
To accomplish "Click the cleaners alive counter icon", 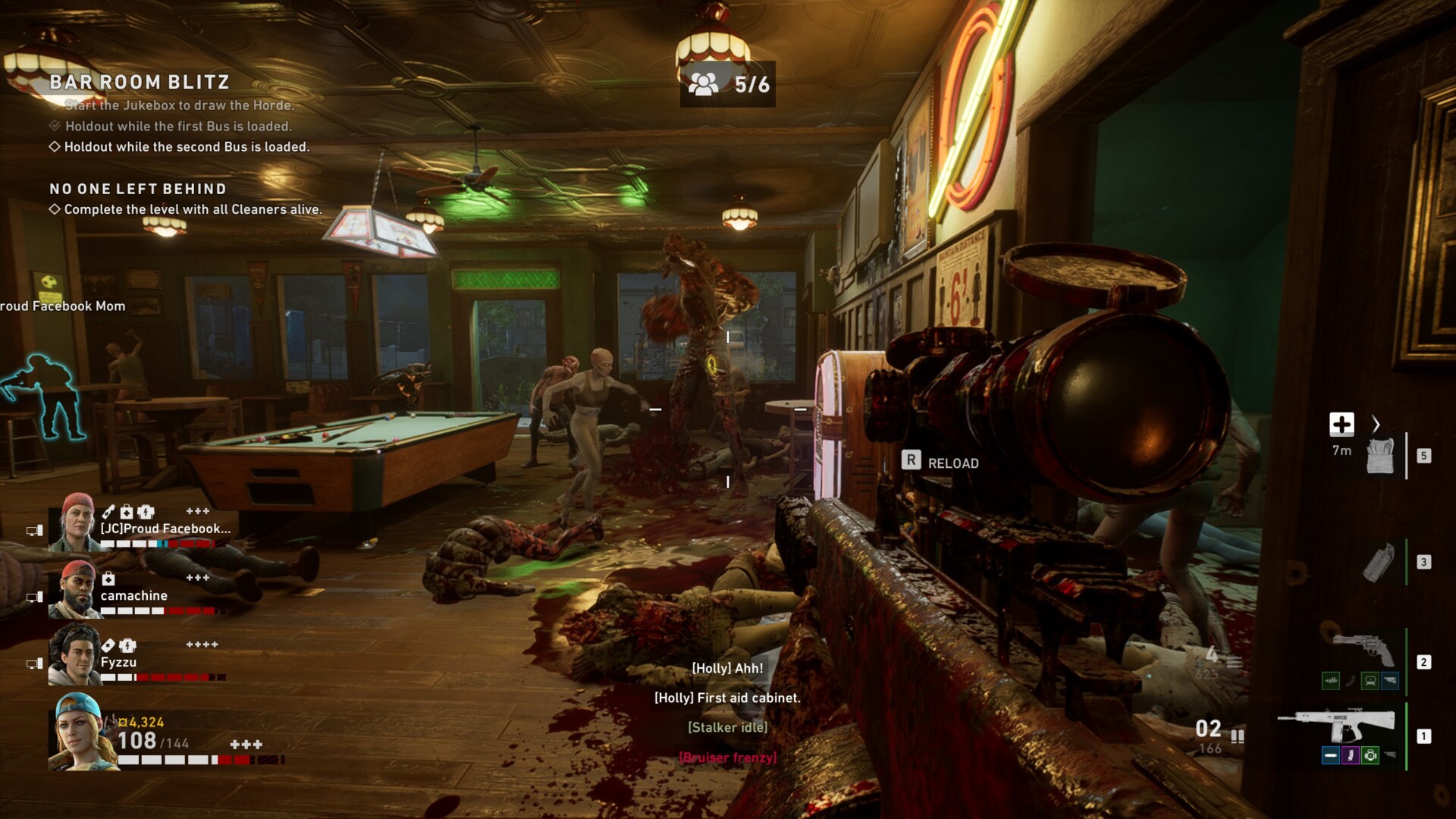I will pyautogui.click(x=703, y=84).
